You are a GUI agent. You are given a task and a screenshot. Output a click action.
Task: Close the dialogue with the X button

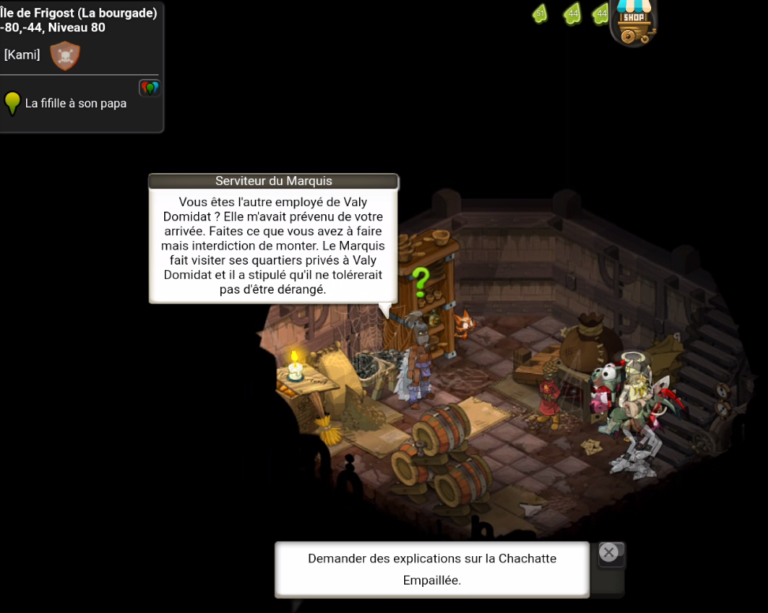coord(608,553)
